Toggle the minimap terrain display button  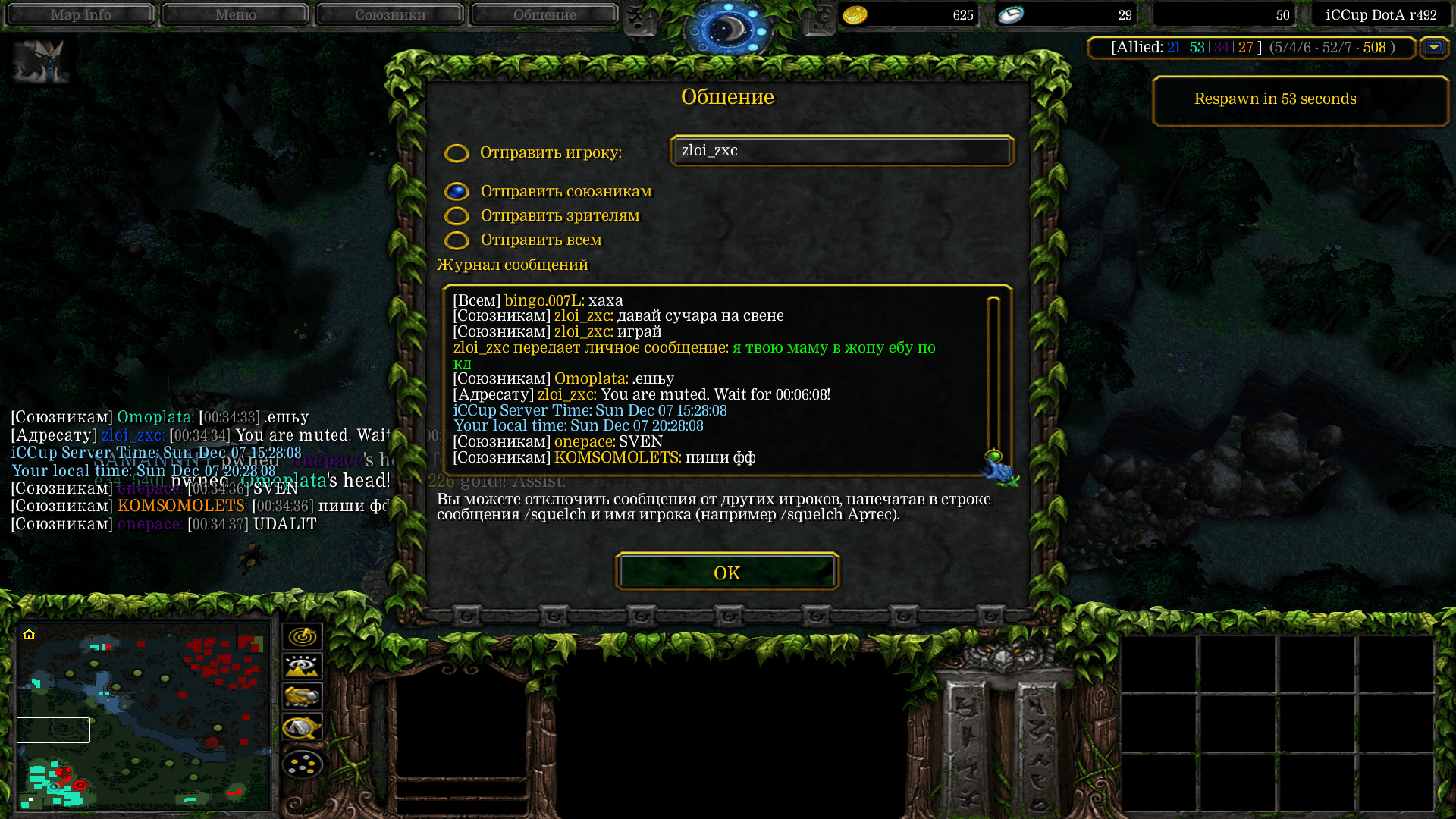(x=302, y=667)
